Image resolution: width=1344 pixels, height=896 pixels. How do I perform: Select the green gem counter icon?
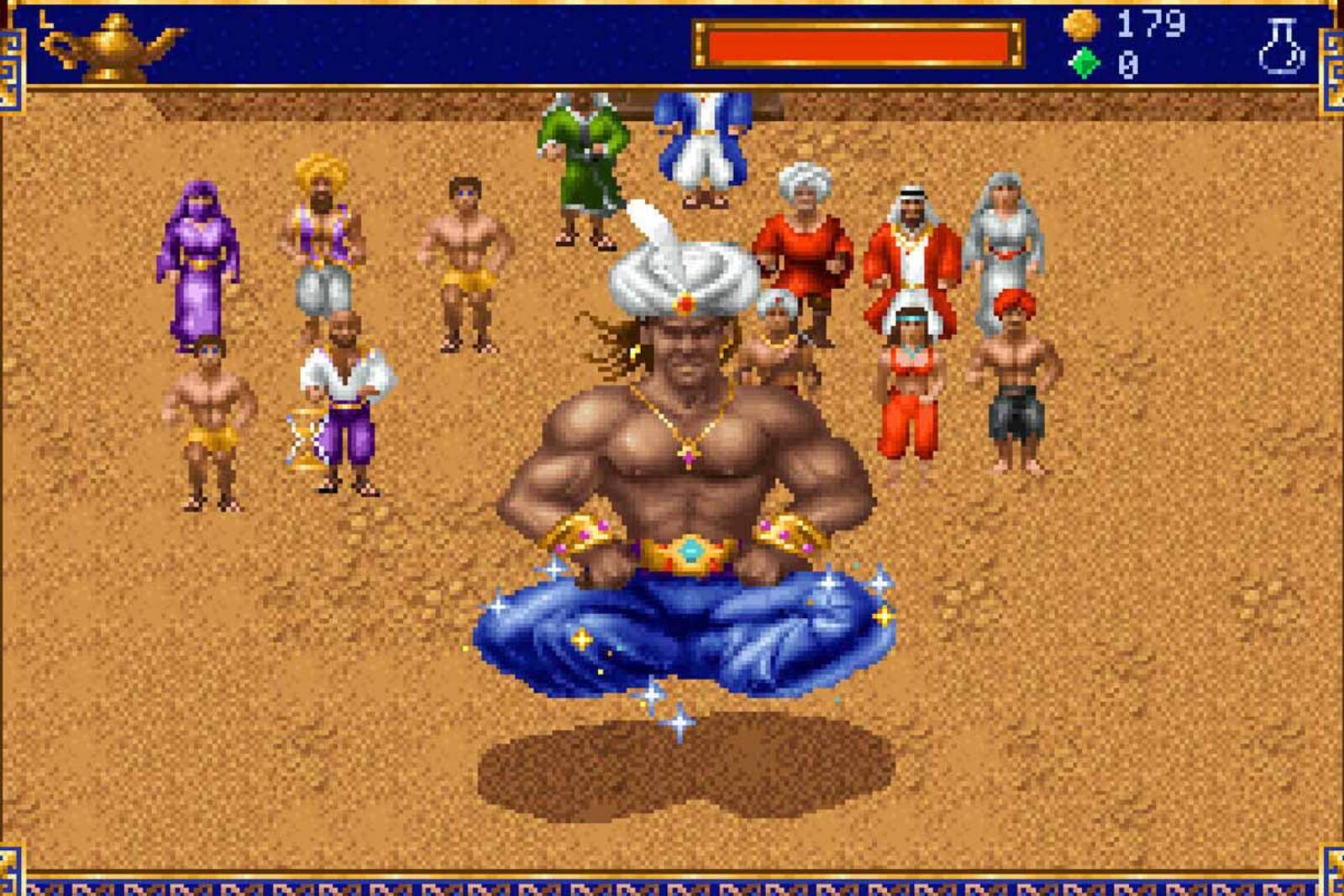click(x=1086, y=60)
